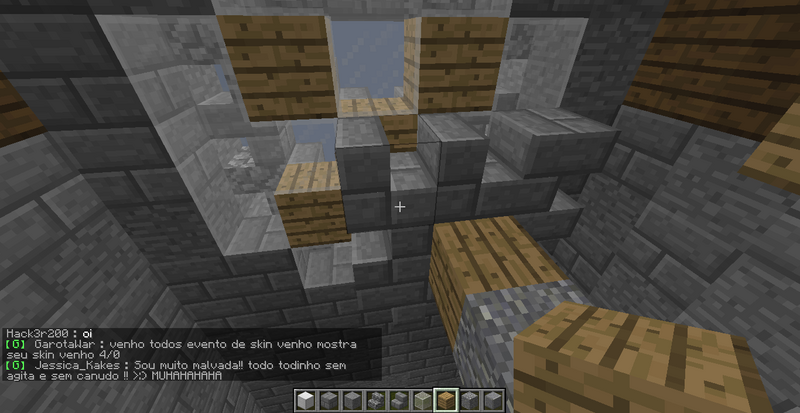
Task: Select the glass block hotbar slot
Action: point(421,400)
